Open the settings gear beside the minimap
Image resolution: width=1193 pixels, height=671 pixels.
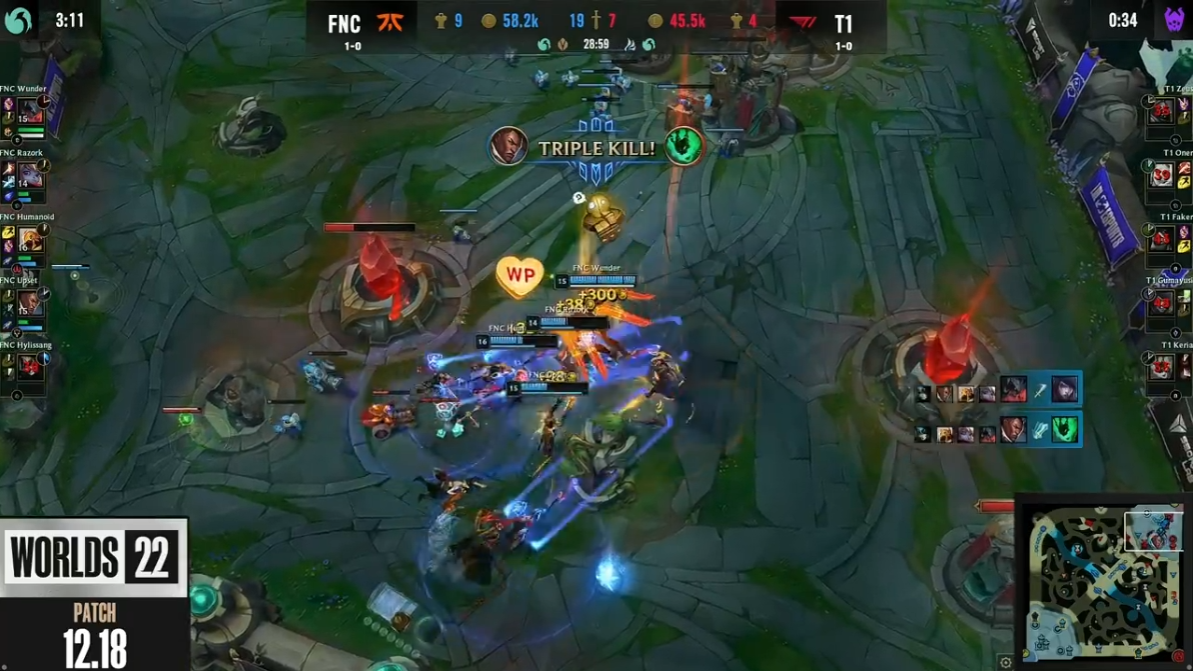(1006, 662)
